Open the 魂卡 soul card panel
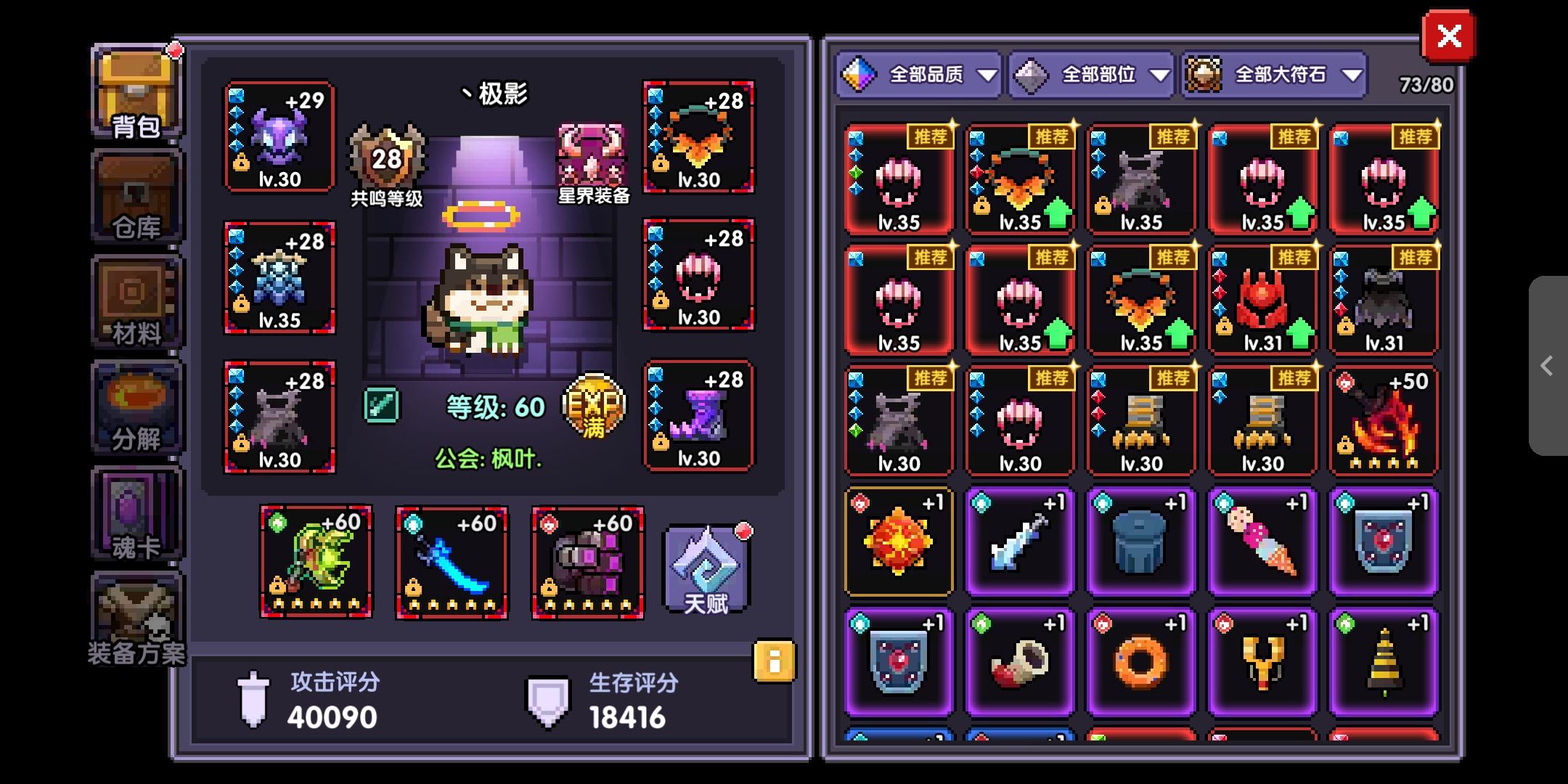 pos(135,517)
